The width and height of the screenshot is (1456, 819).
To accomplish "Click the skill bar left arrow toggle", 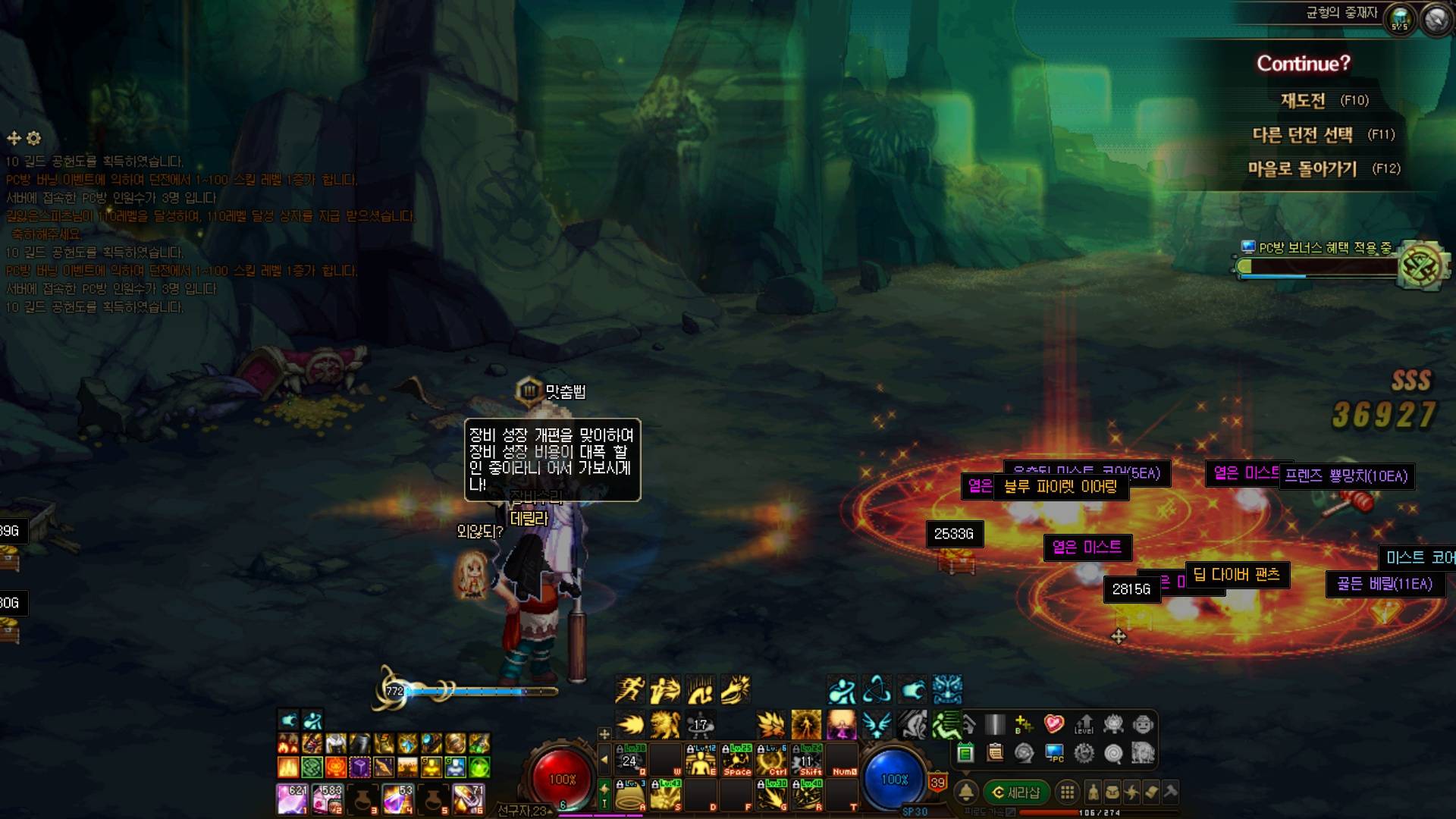I will point(604,759).
